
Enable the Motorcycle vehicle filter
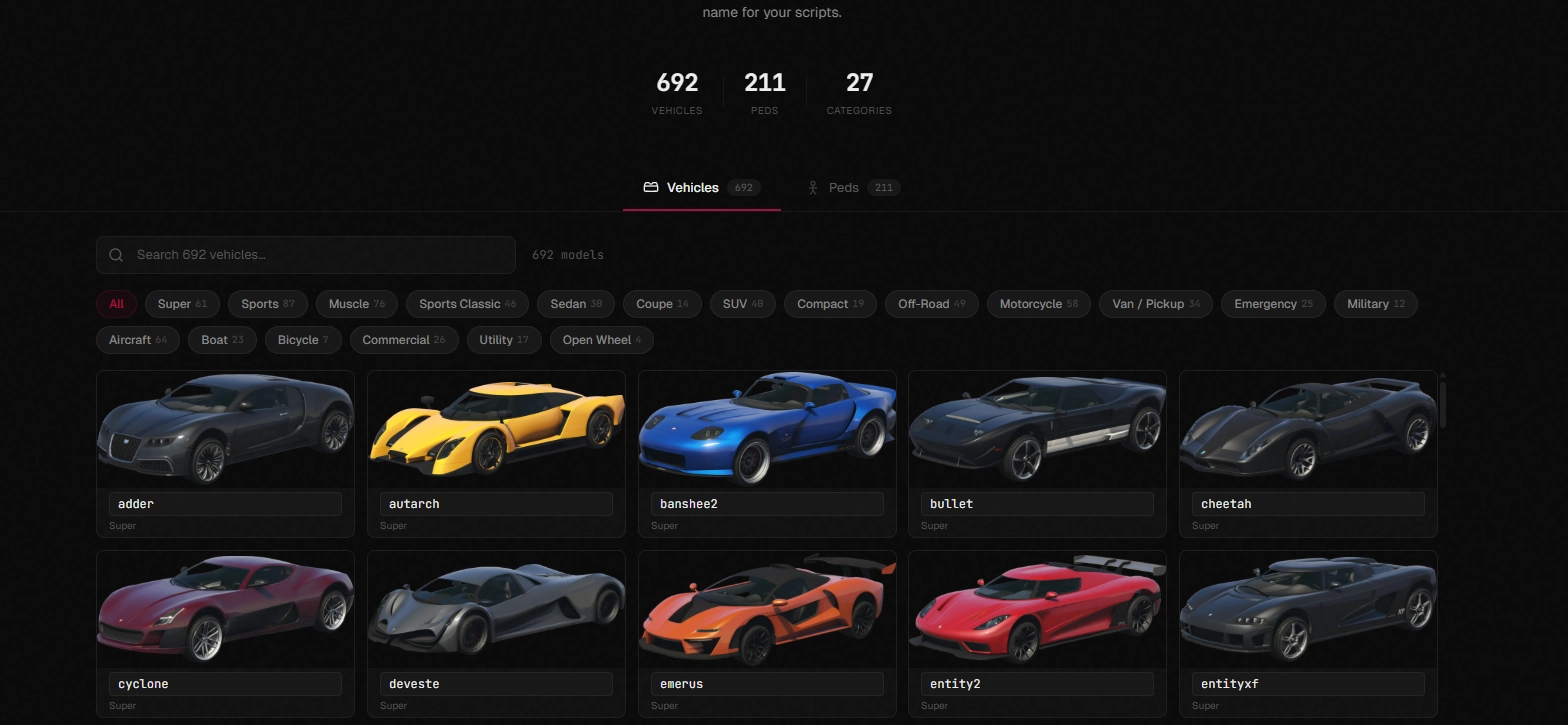1038,303
